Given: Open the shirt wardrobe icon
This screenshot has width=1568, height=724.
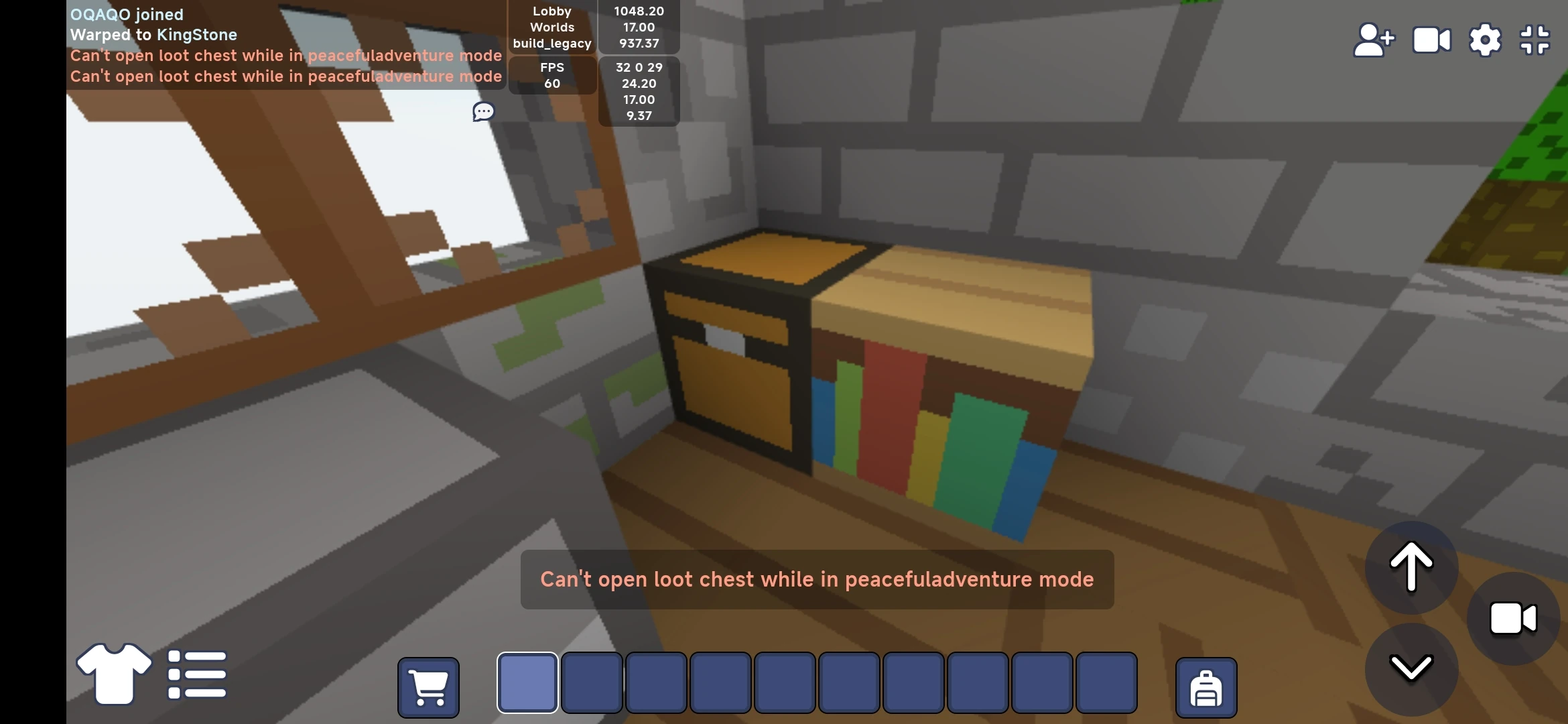Looking at the screenshot, I should pyautogui.click(x=113, y=674).
